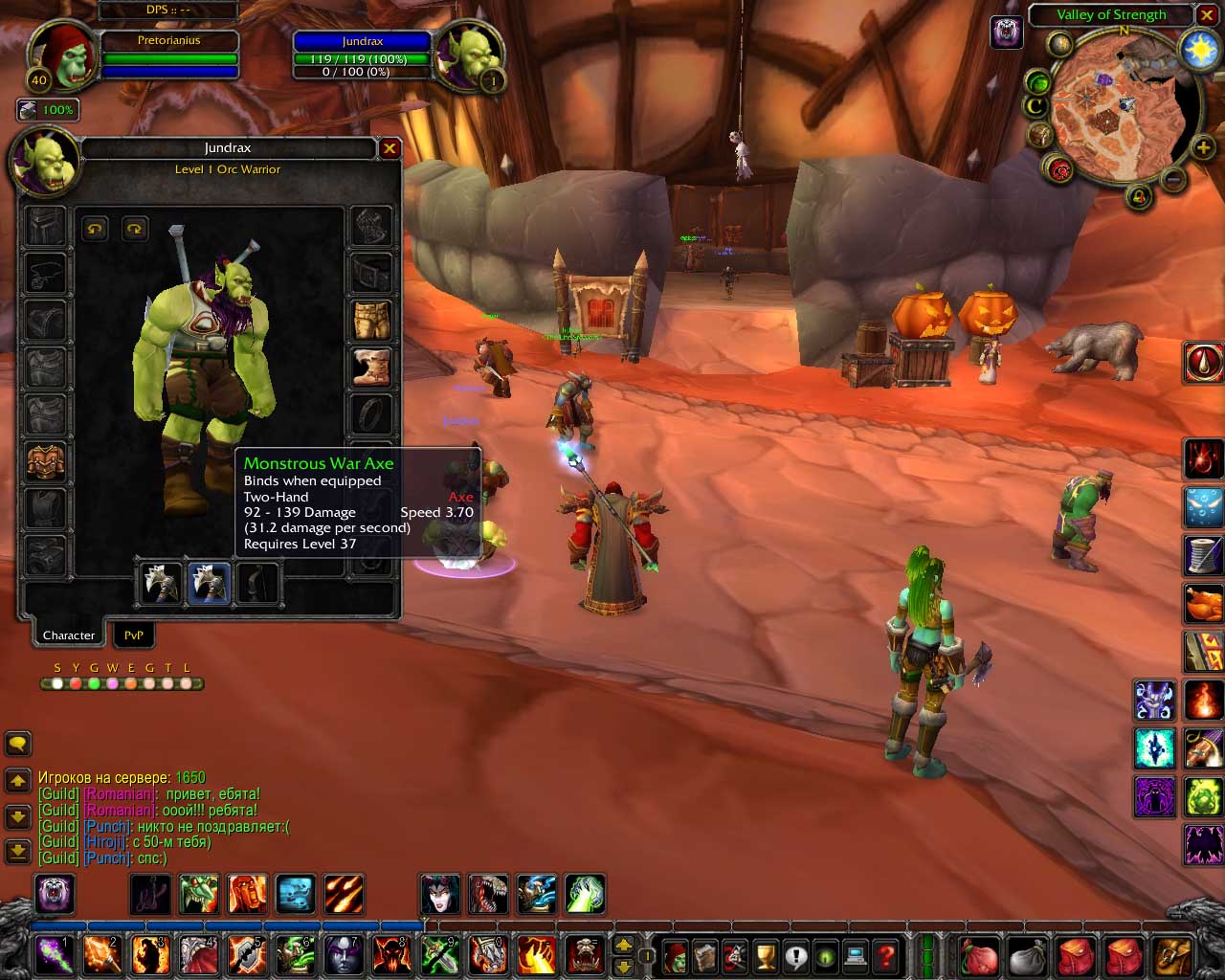Zoom in on the minimap

[x=1203, y=147]
